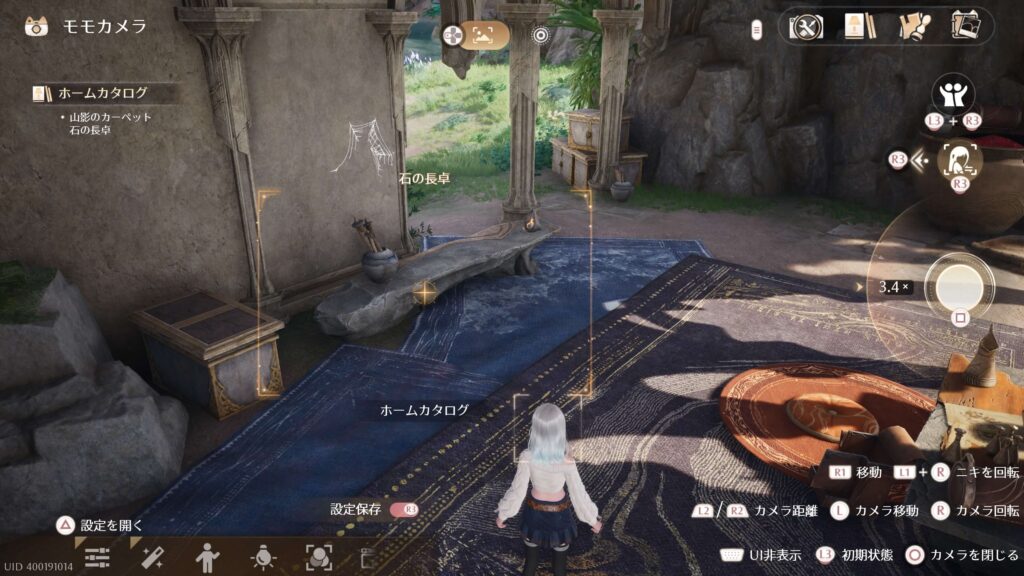Switch to the character pose tab
Image resolution: width=1024 pixels, height=576 pixels.
207,558
